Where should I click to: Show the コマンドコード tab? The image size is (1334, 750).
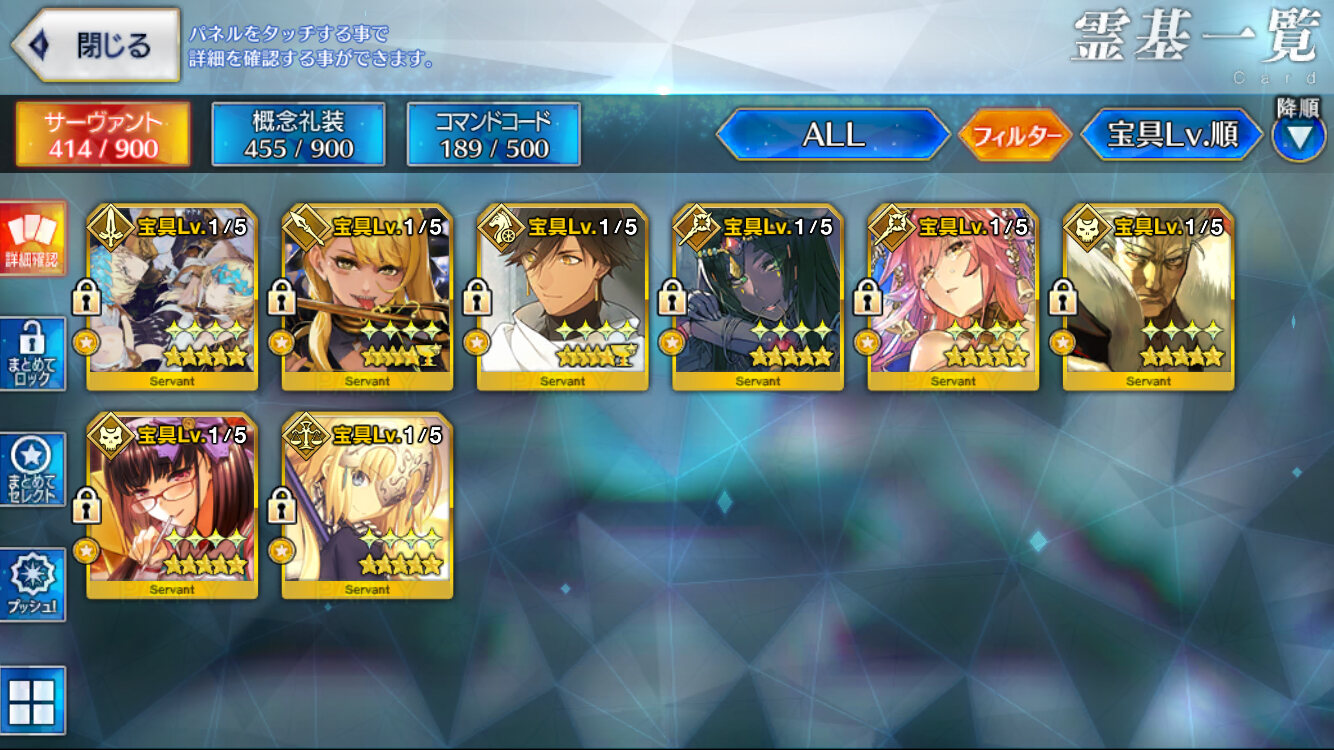[x=493, y=135]
